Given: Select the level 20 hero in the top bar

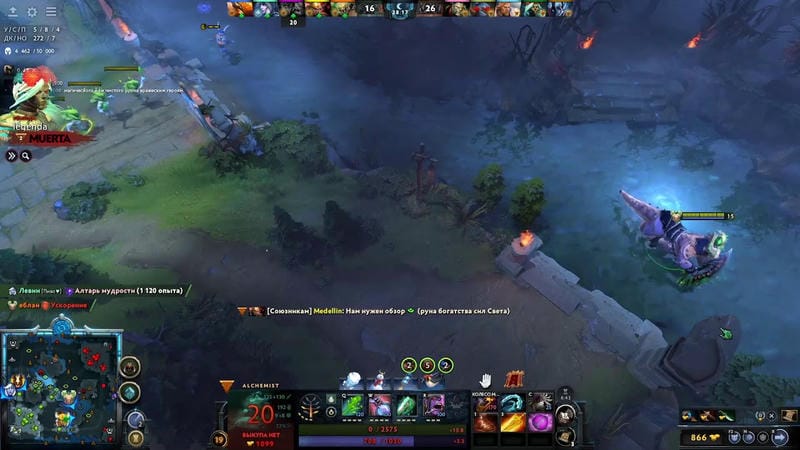Looking at the screenshot, I should [291, 9].
